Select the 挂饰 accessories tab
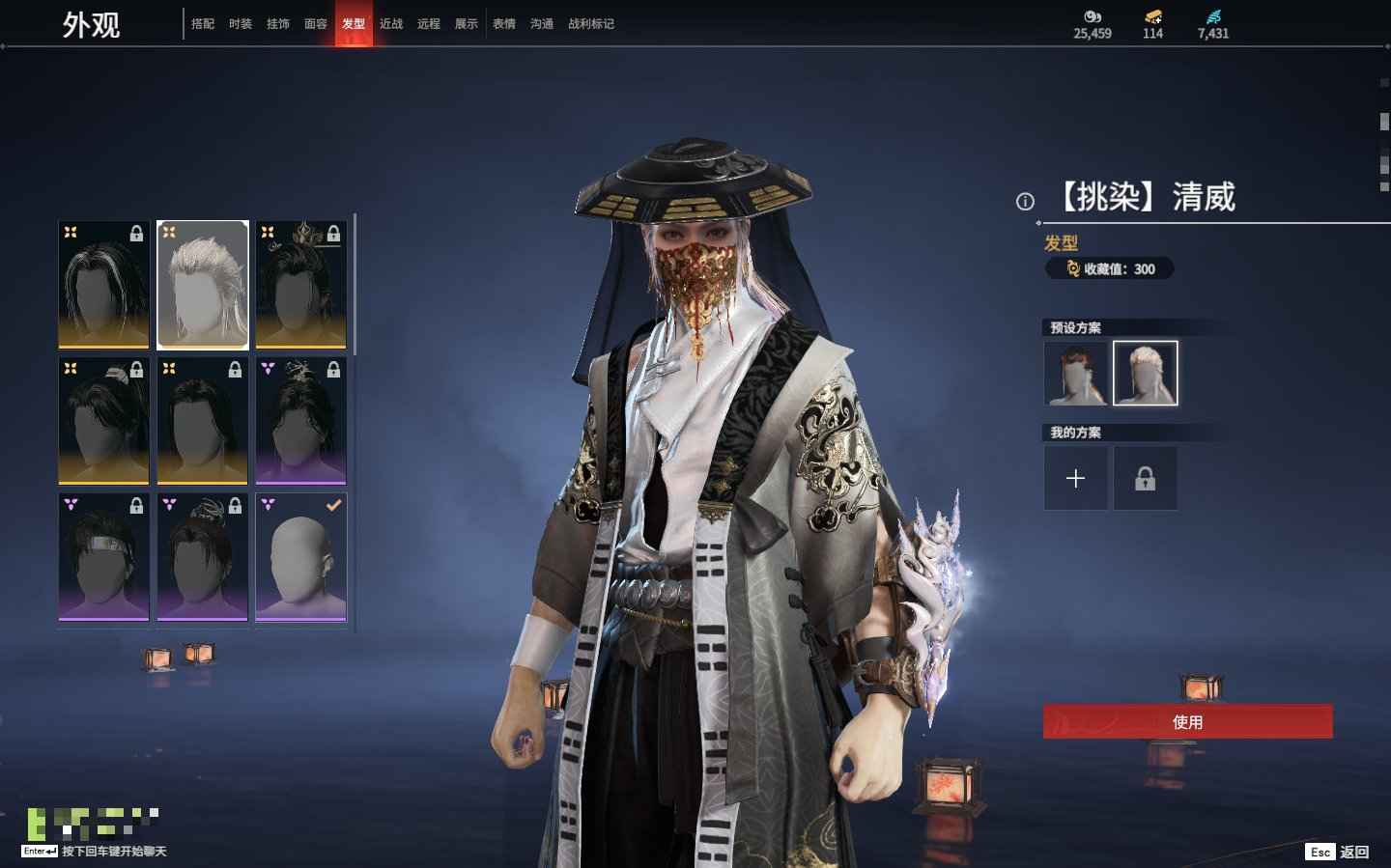 point(278,24)
